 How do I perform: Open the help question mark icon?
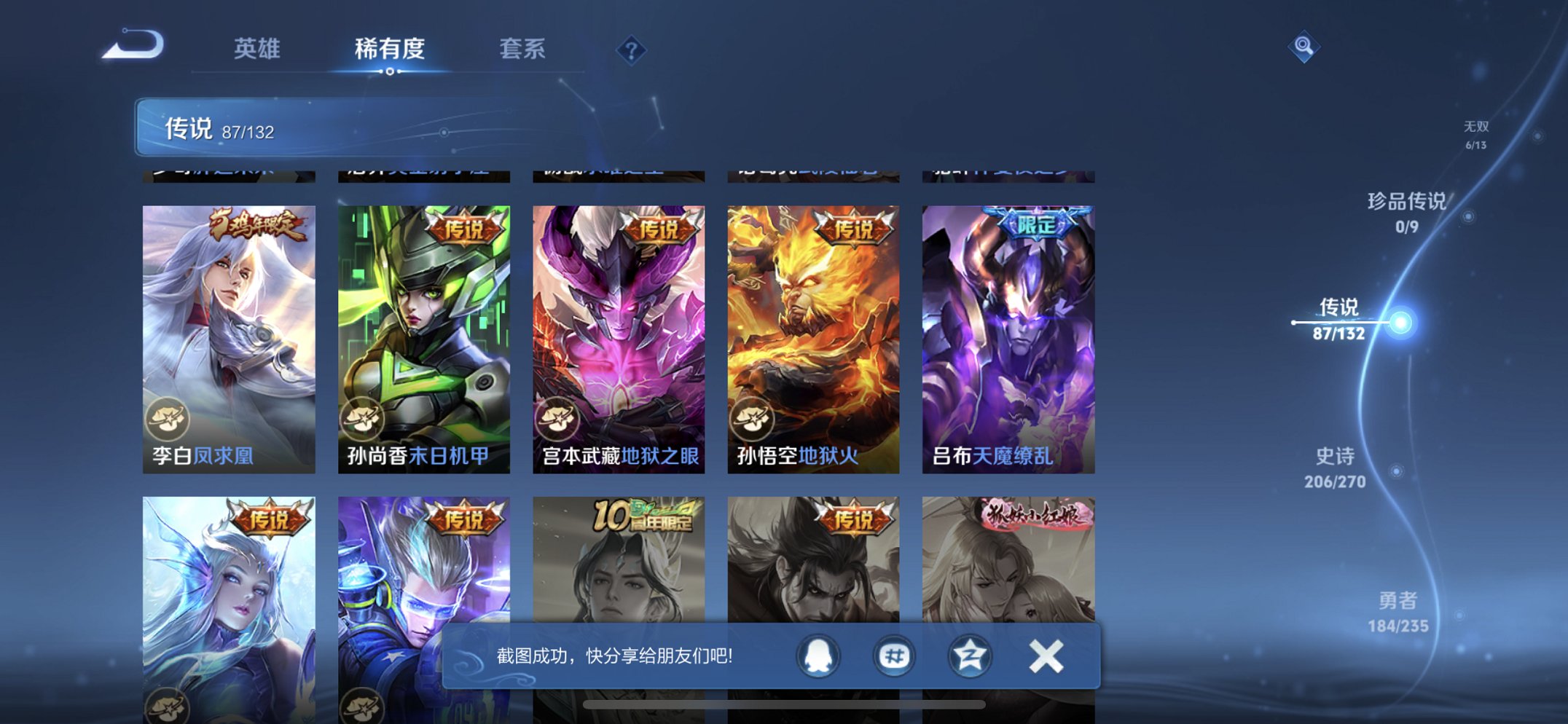631,48
